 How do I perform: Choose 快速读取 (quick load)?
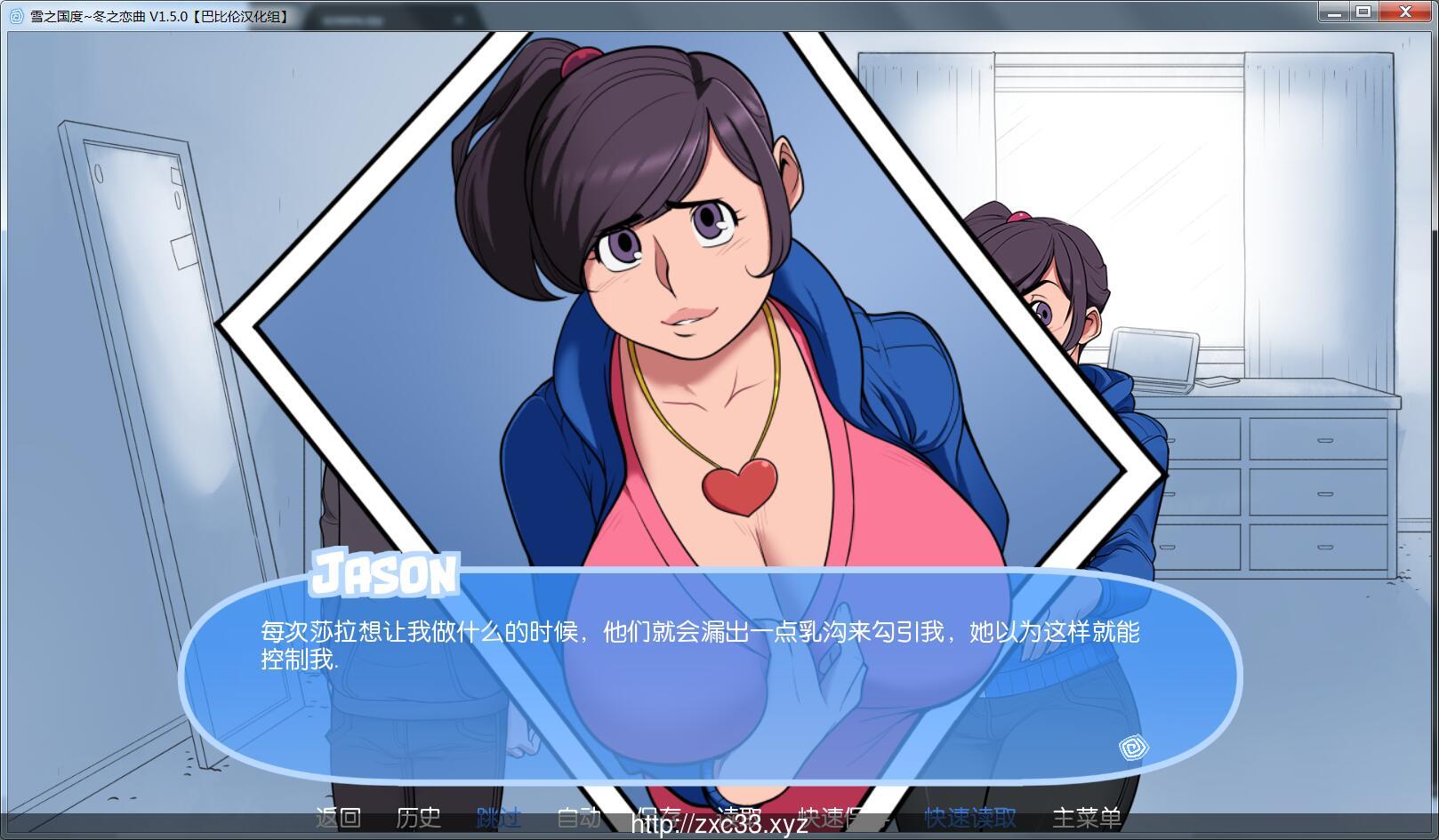(x=969, y=817)
